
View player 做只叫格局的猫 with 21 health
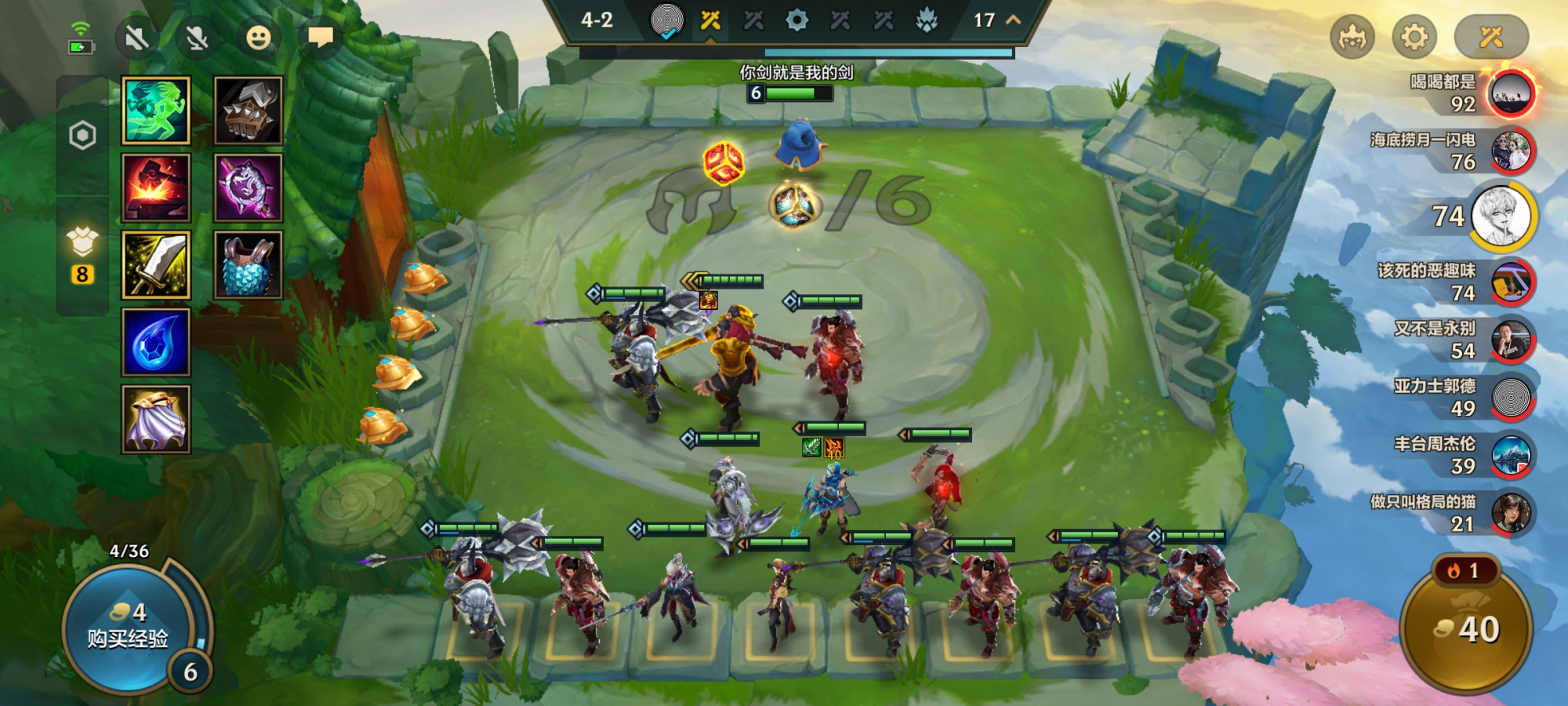(x=1511, y=513)
